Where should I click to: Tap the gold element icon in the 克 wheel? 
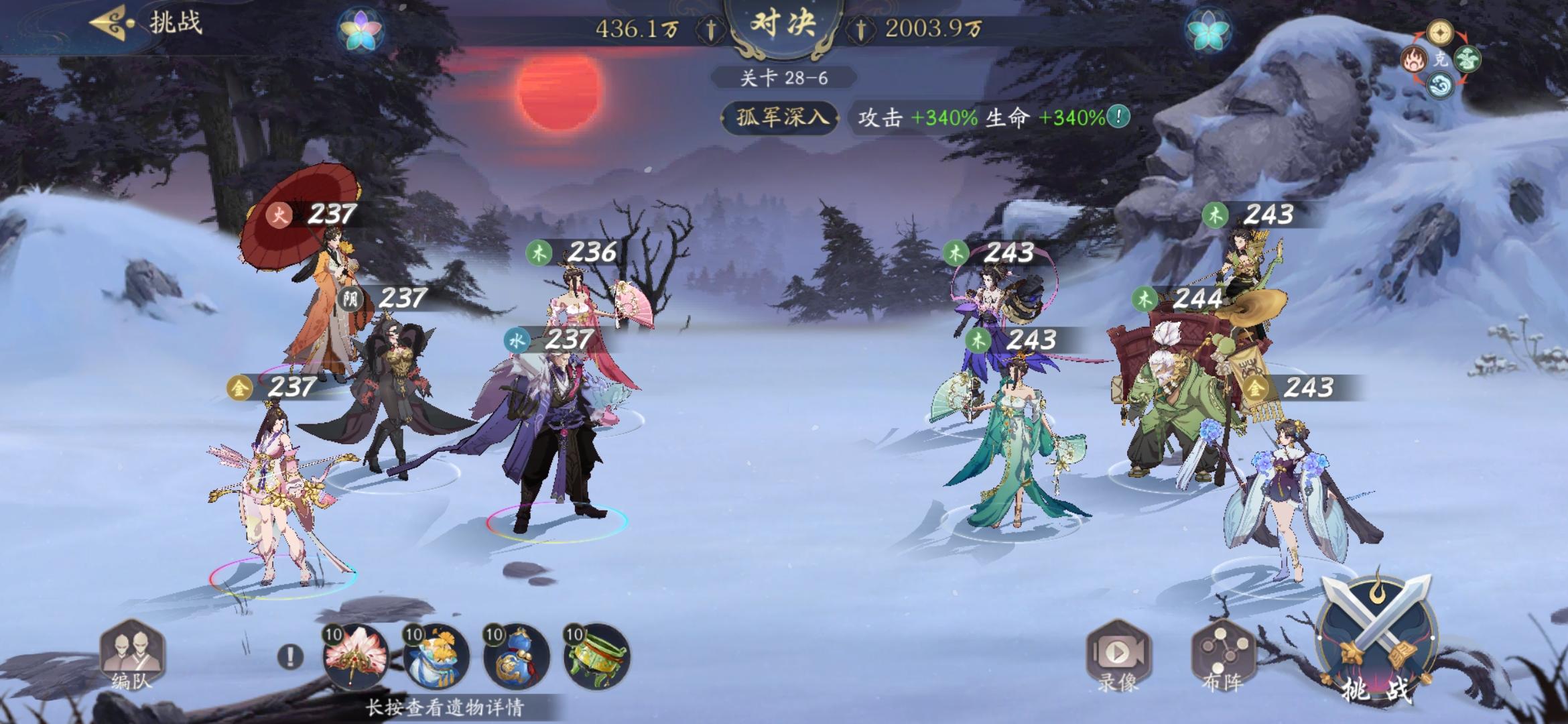click(1439, 31)
